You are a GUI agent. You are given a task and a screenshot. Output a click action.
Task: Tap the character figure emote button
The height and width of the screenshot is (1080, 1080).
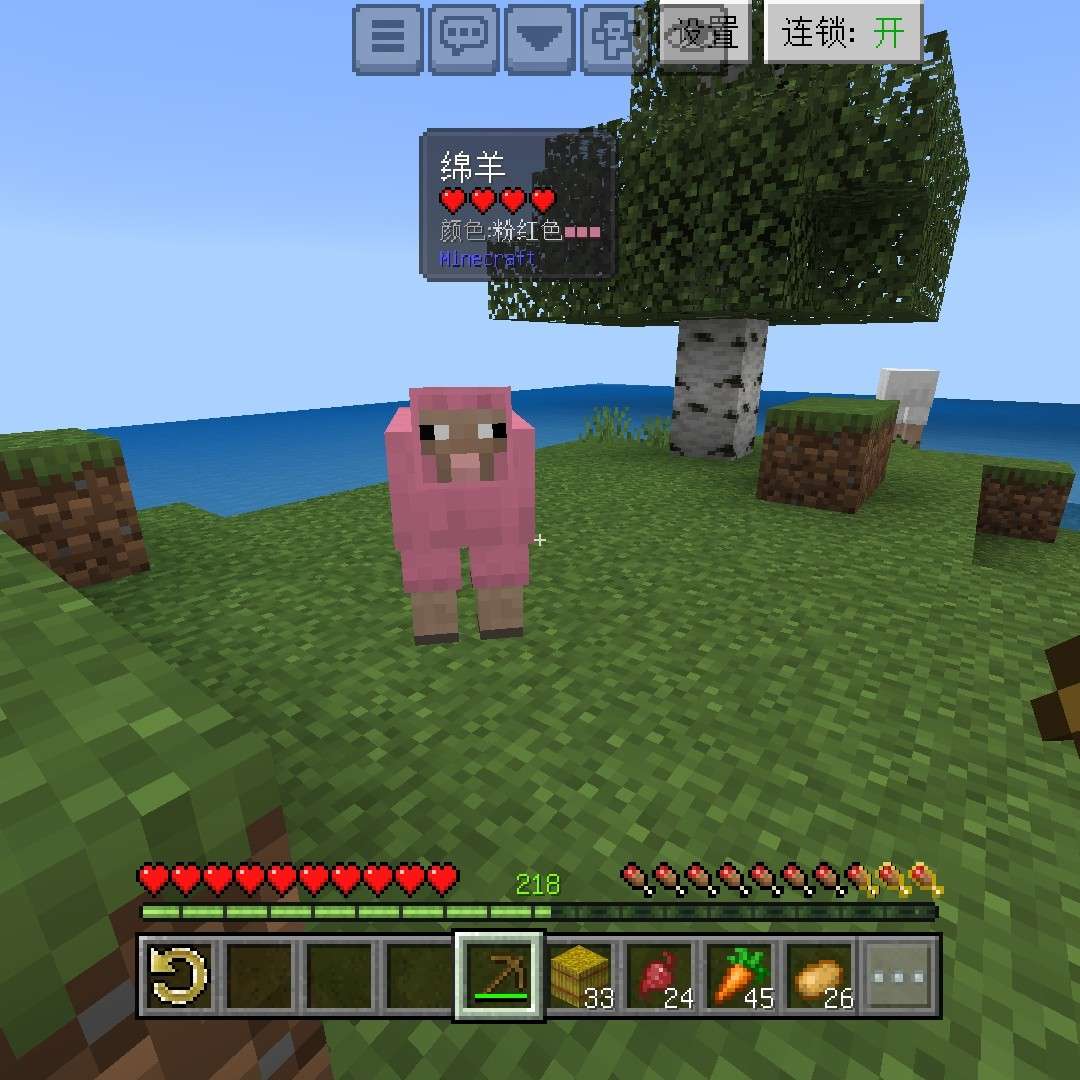[612, 40]
